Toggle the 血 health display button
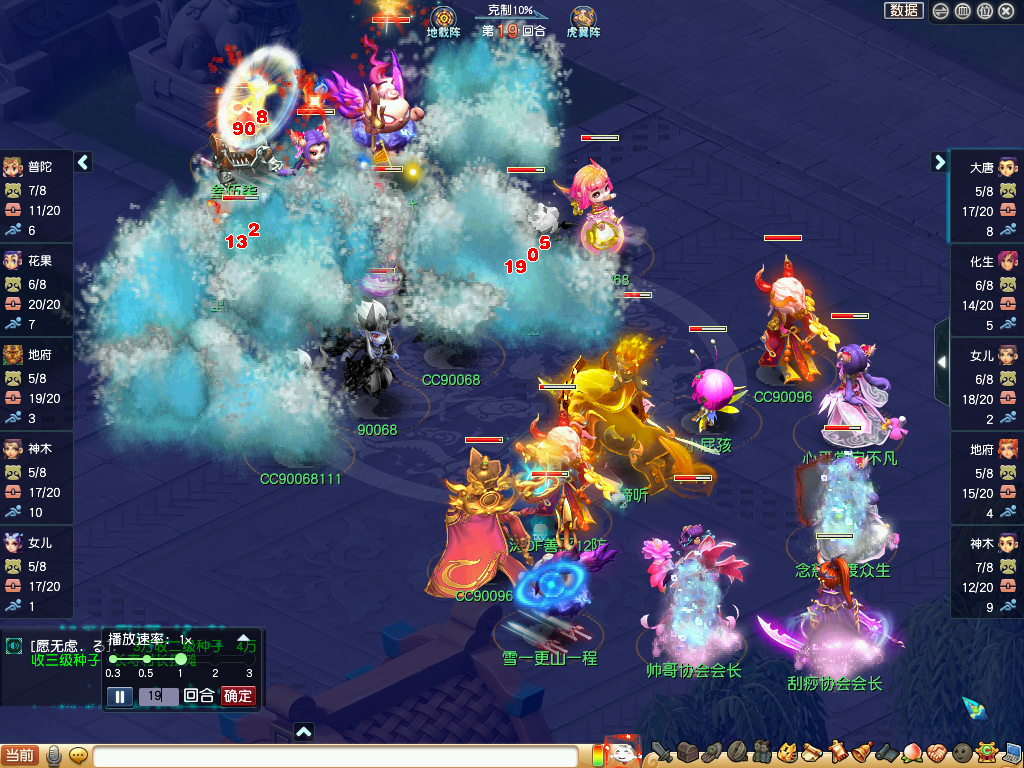 (962, 11)
